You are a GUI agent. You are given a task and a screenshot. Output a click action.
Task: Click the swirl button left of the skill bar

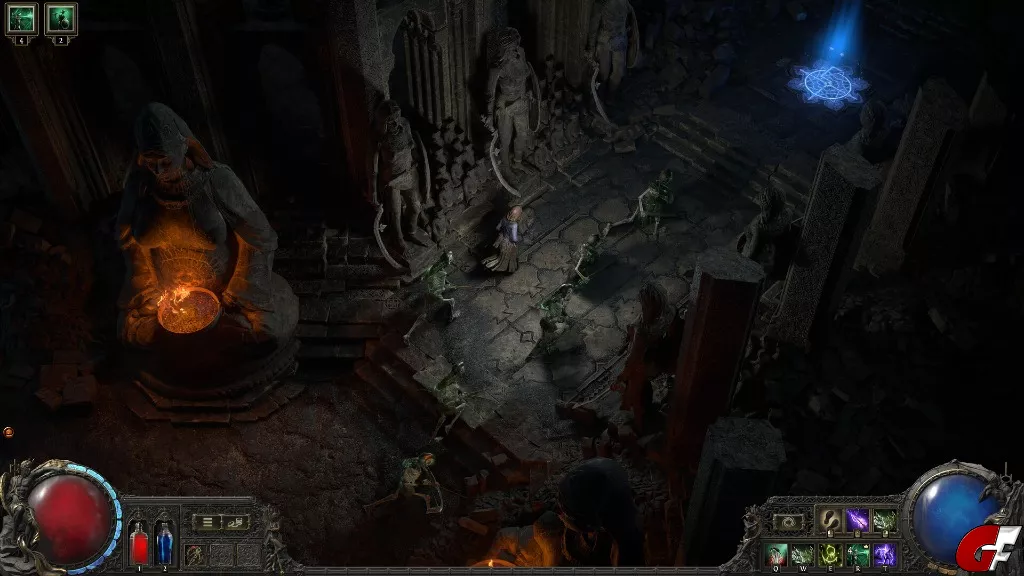(x=789, y=521)
